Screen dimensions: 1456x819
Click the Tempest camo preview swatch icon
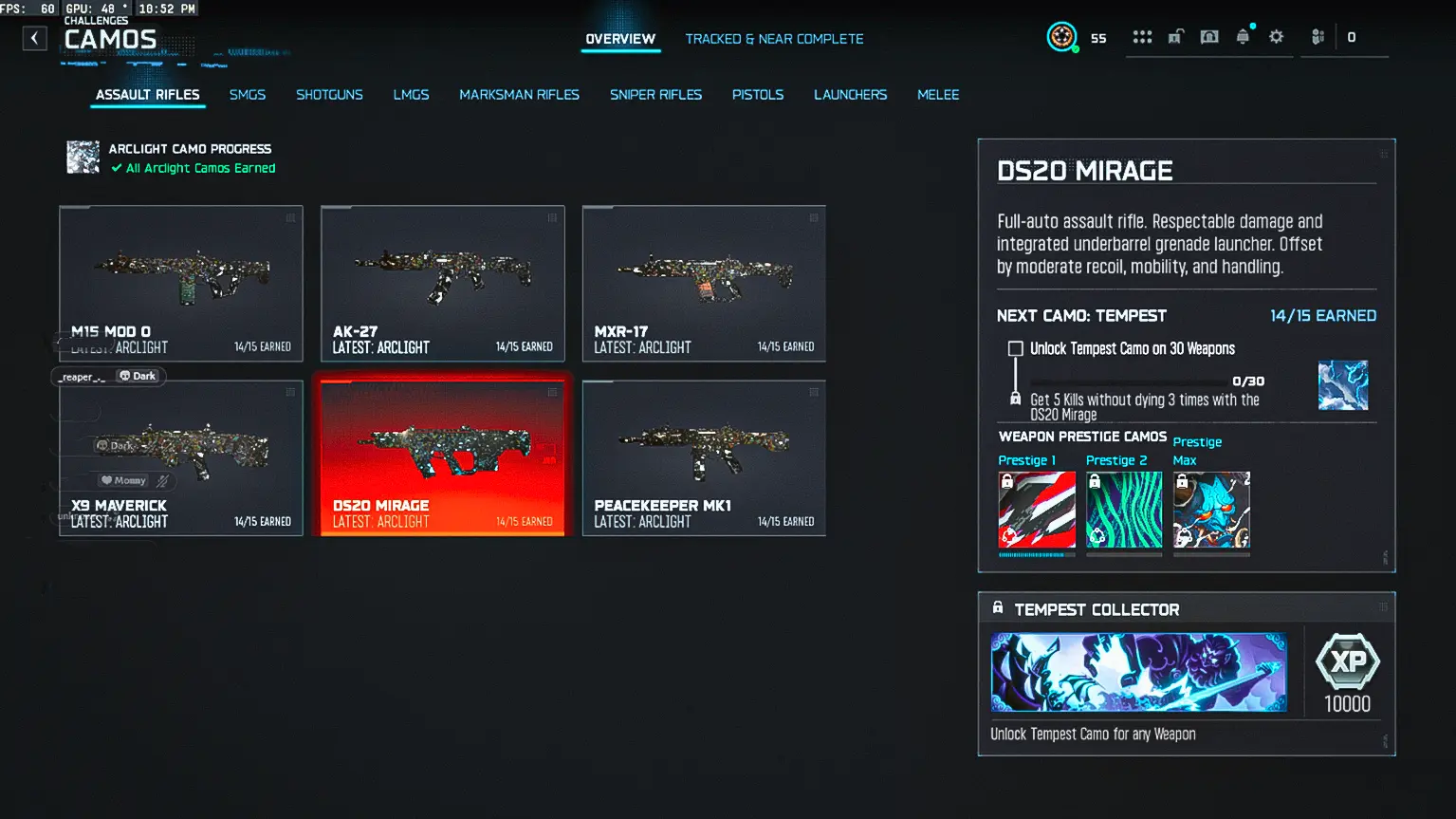[1342, 385]
